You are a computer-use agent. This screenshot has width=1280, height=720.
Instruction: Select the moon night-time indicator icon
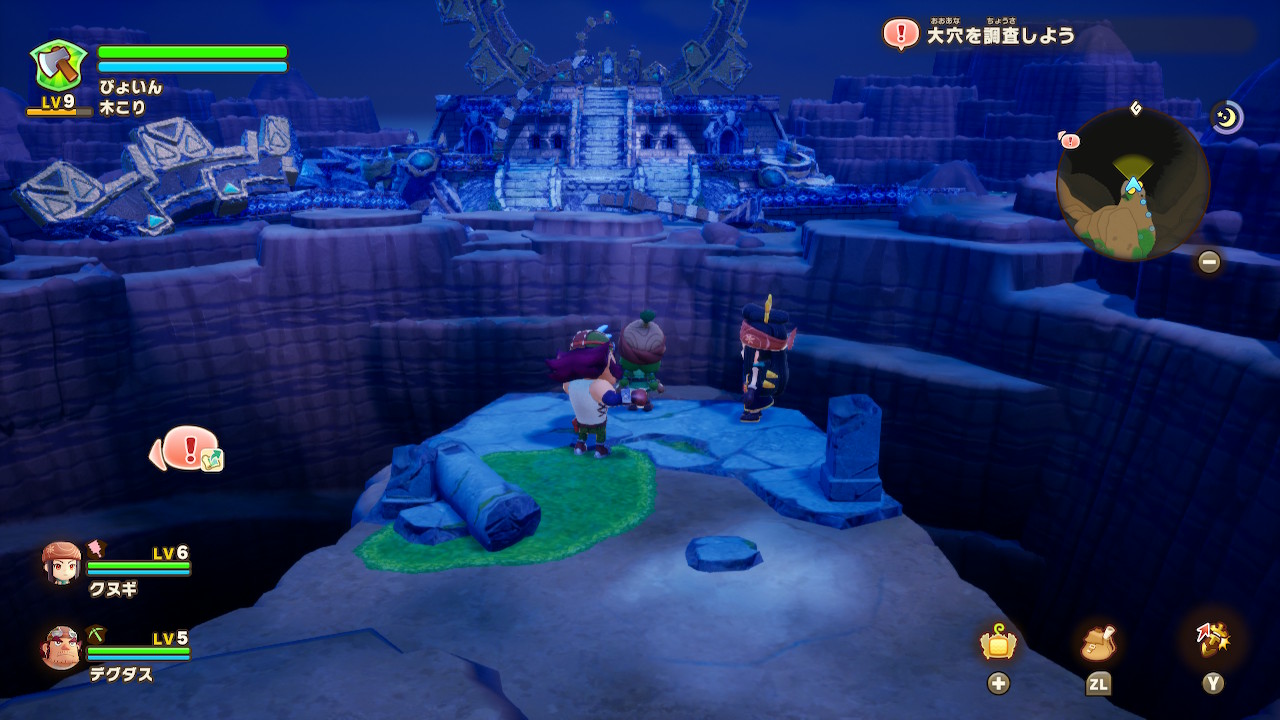pyautogui.click(x=1226, y=117)
